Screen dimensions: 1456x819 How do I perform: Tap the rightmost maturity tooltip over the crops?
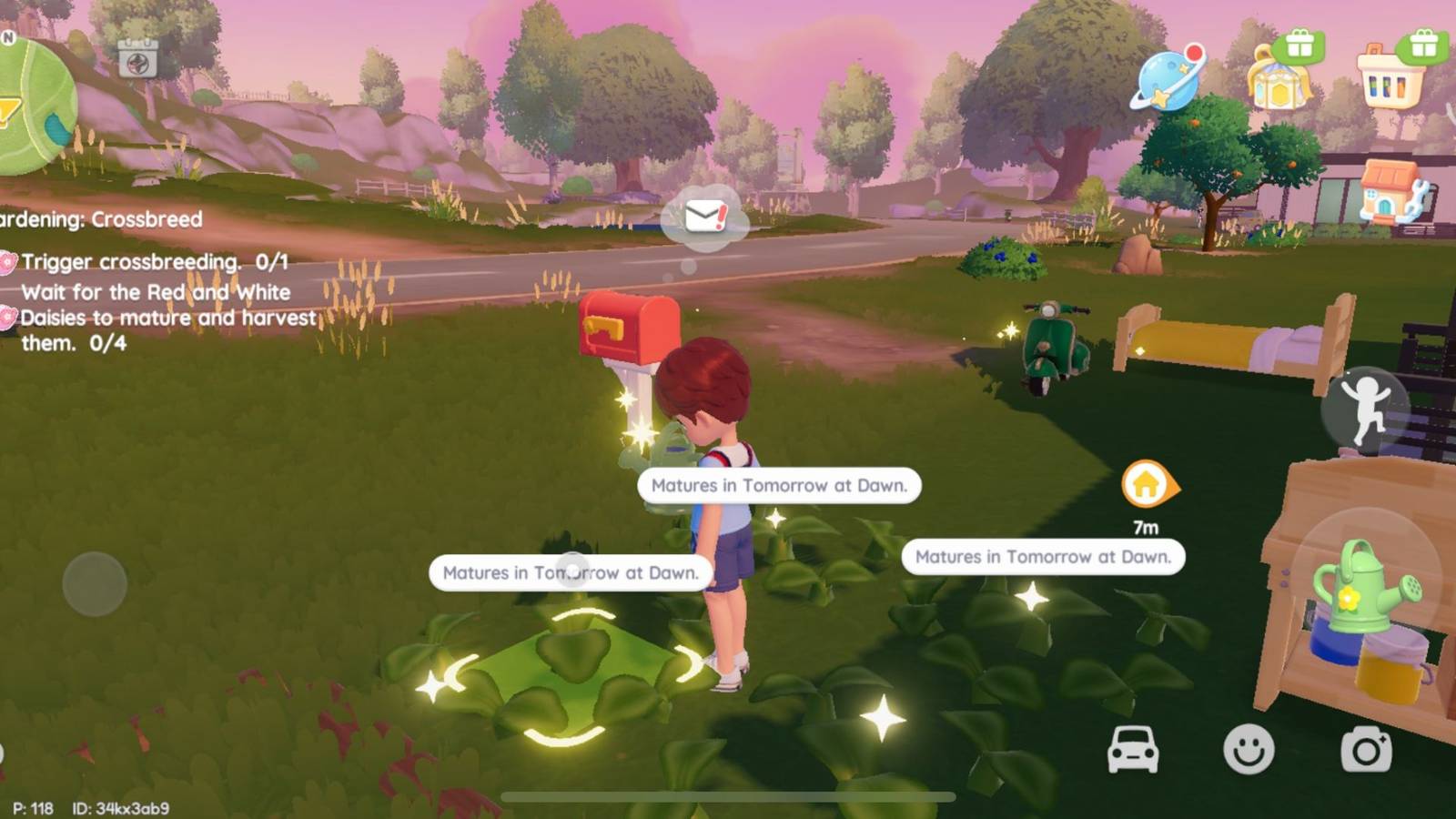[x=1043, y=557]
